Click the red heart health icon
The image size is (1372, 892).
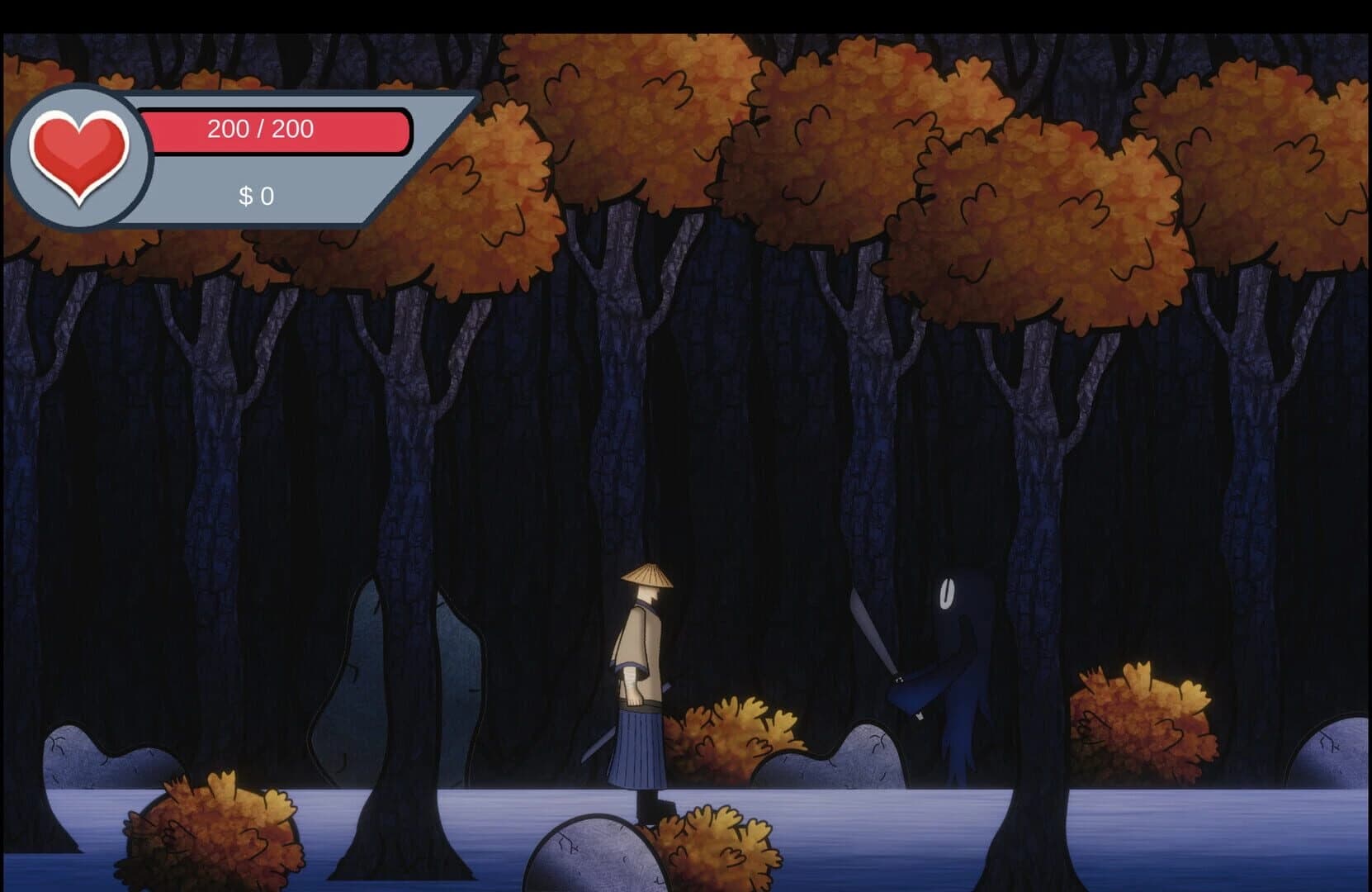[x=79, y=155]
